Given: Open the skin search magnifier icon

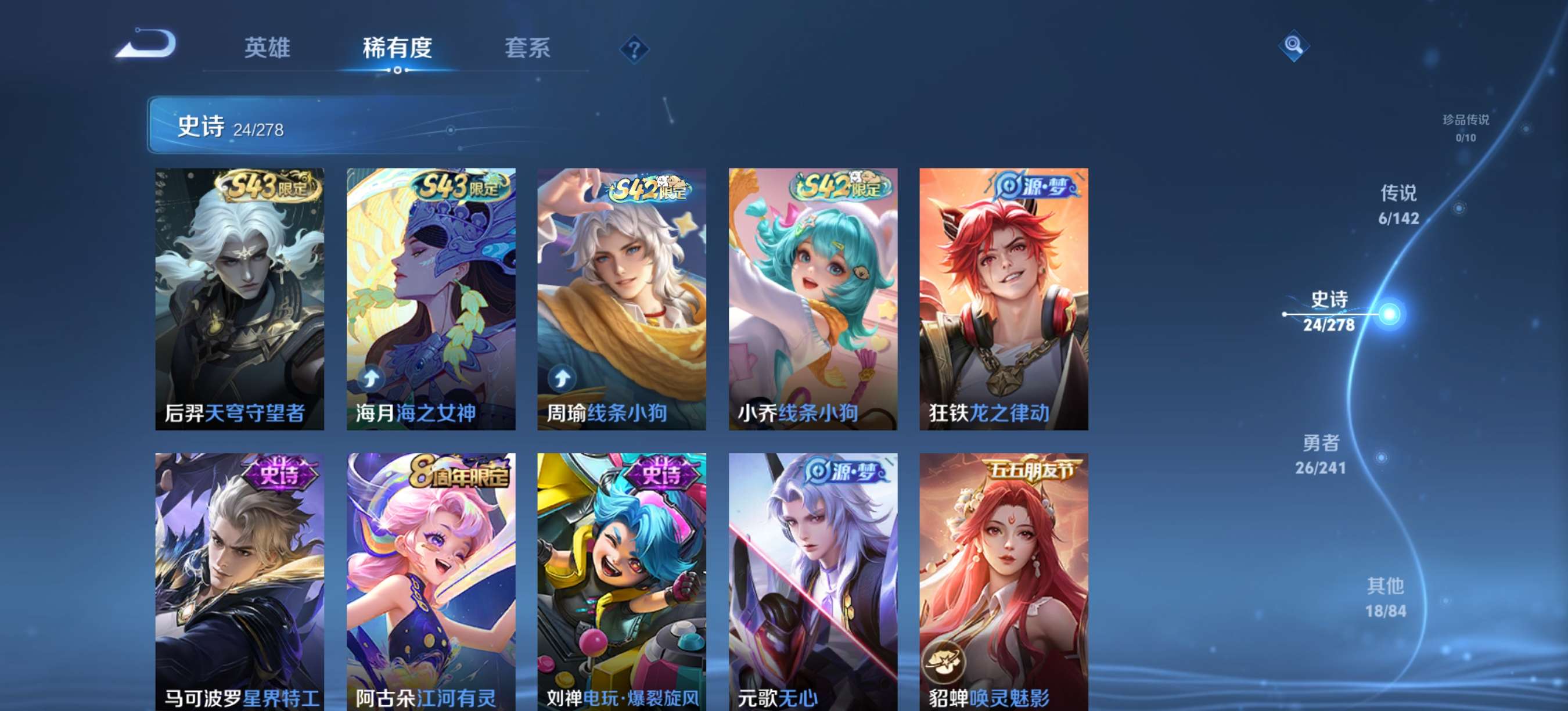Looking at the screenshot, I should coord(1293,46).
